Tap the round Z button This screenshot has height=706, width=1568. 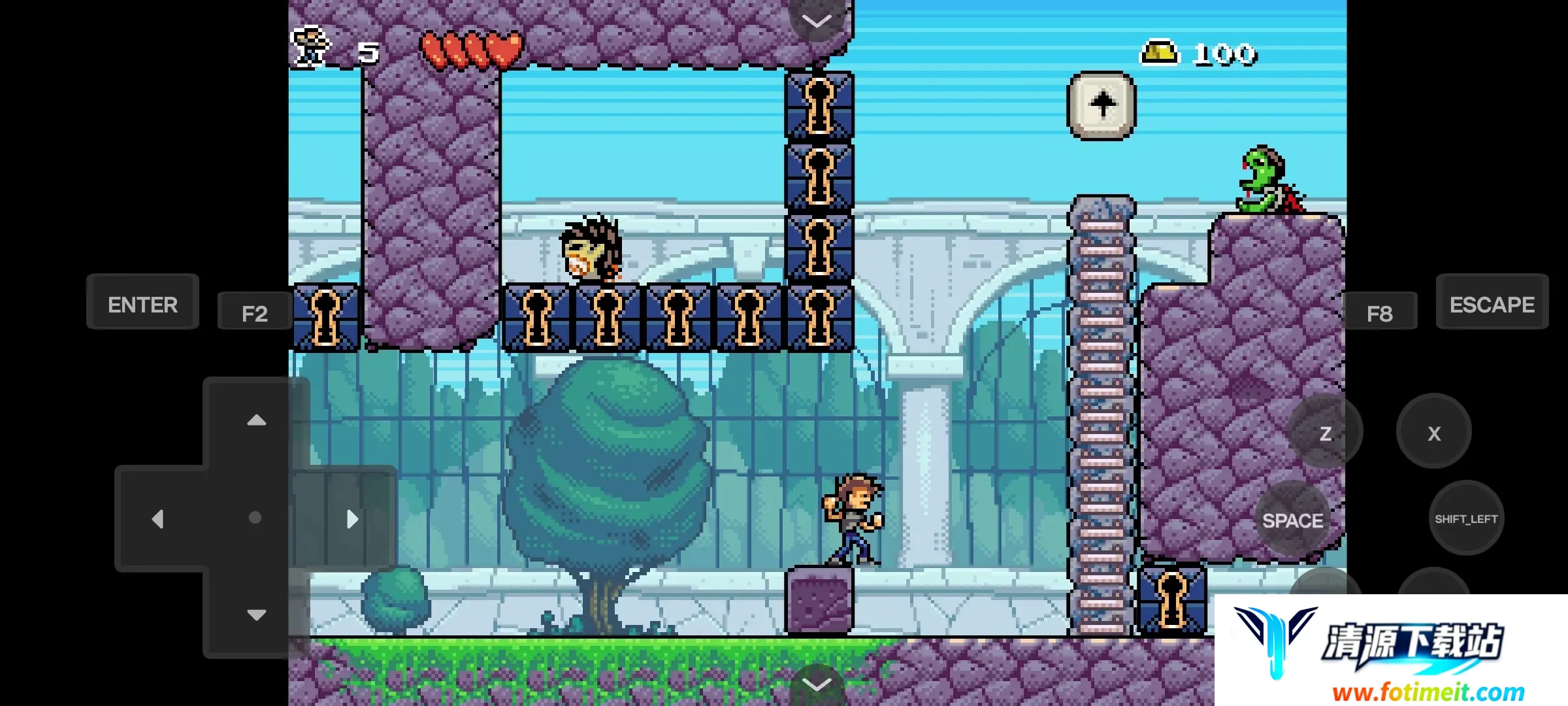[x=1326, y=432]
